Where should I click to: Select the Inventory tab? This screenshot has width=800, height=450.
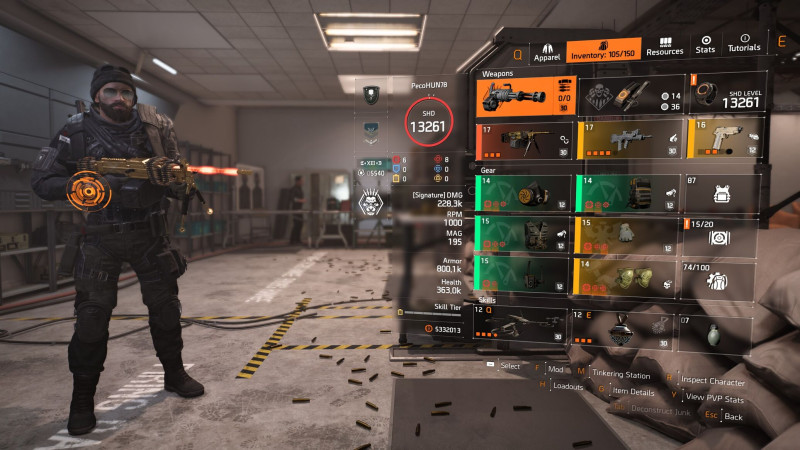pos(603,51)
